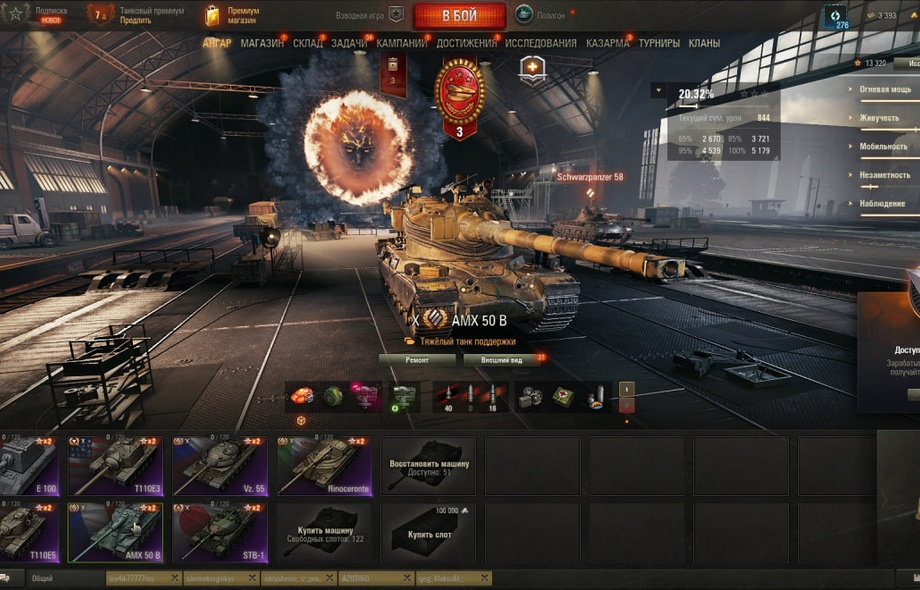Start the battle with В БОЙ button

pyautogui.click(x=459, y=16)
